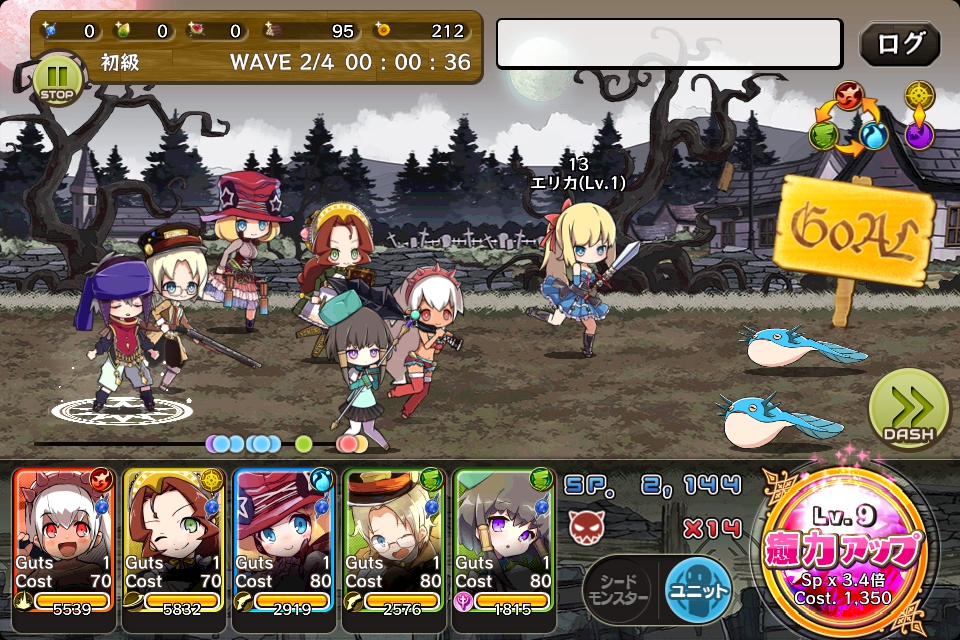Image resolution: width=960 pixels, height=640 pixels.
Task: Switch to the ユニット tab
Action: point(698,585)
